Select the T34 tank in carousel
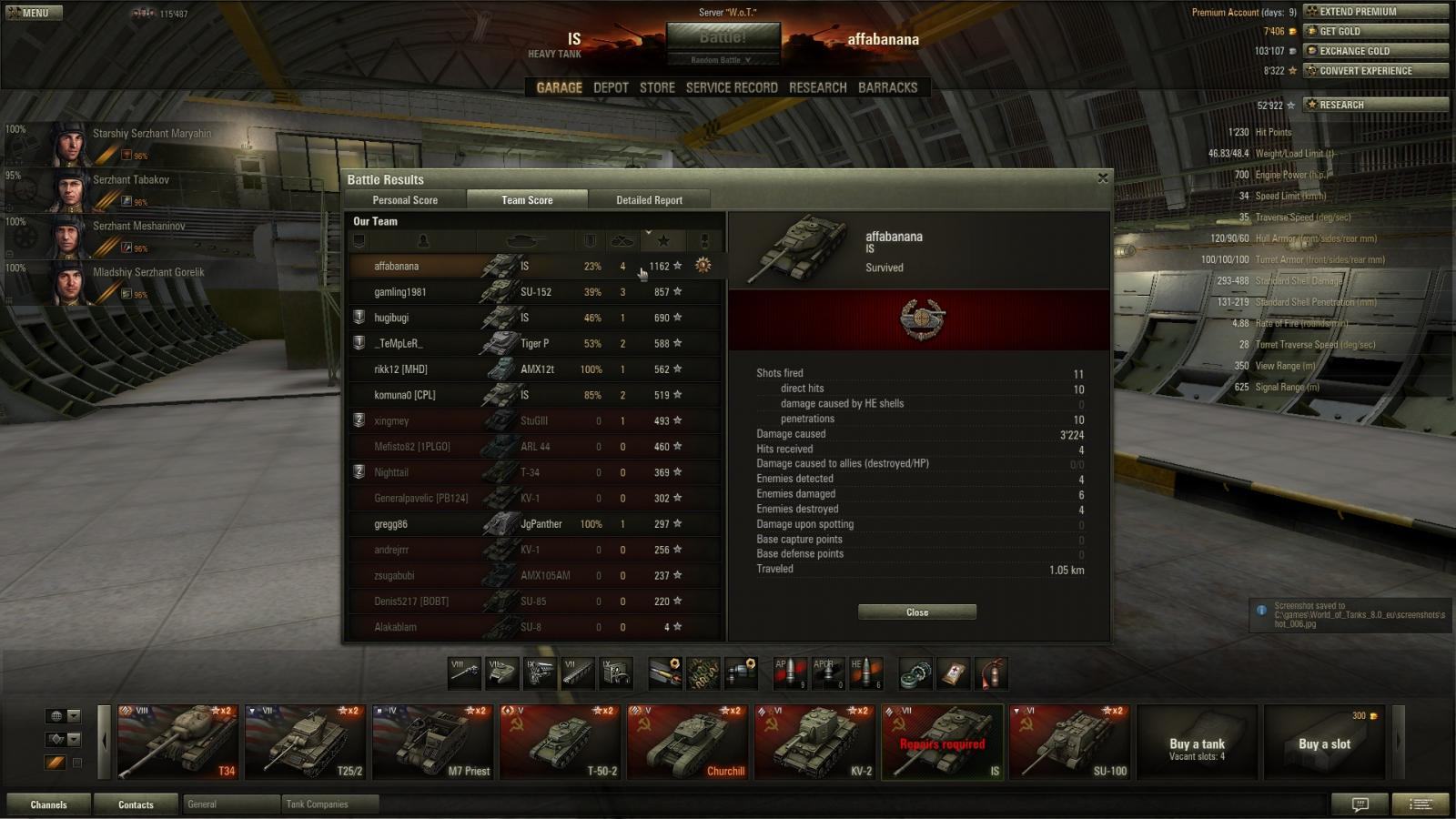Image resolution: width=1456 pixels, height=819 pixels. pos(177,742)
